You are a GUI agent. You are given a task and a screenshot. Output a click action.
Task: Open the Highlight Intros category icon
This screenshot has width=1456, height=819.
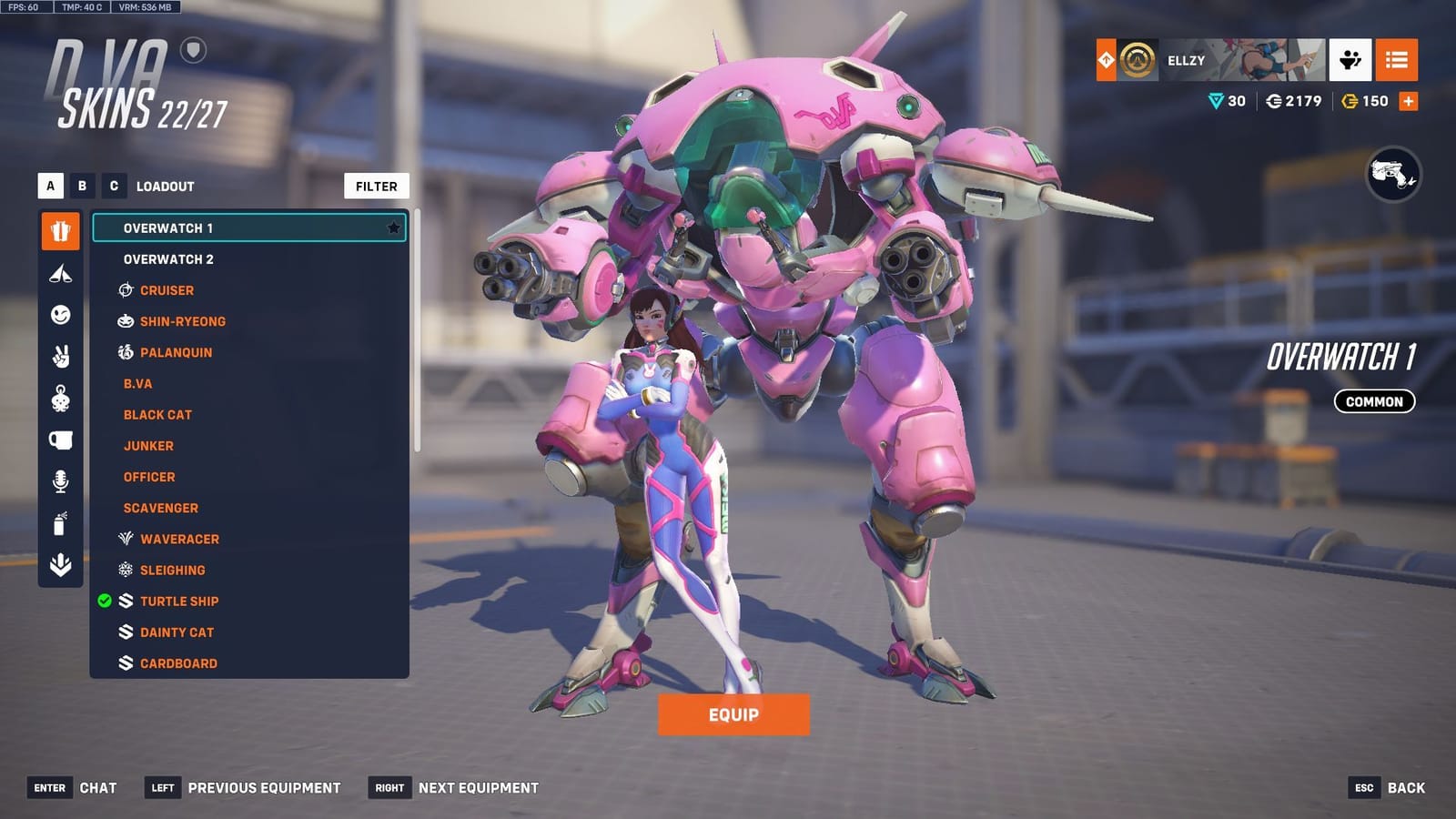[x=59, y=273]
